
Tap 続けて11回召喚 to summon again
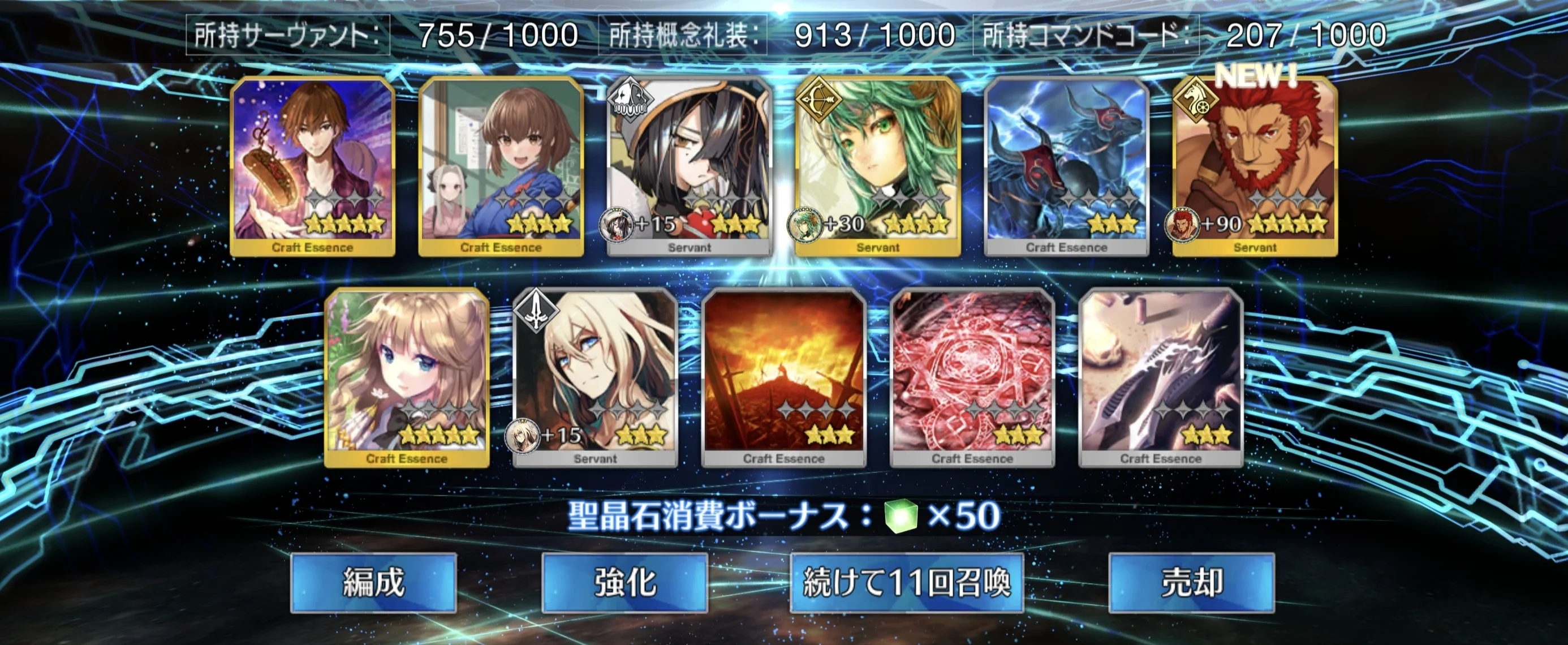point(906,582)
